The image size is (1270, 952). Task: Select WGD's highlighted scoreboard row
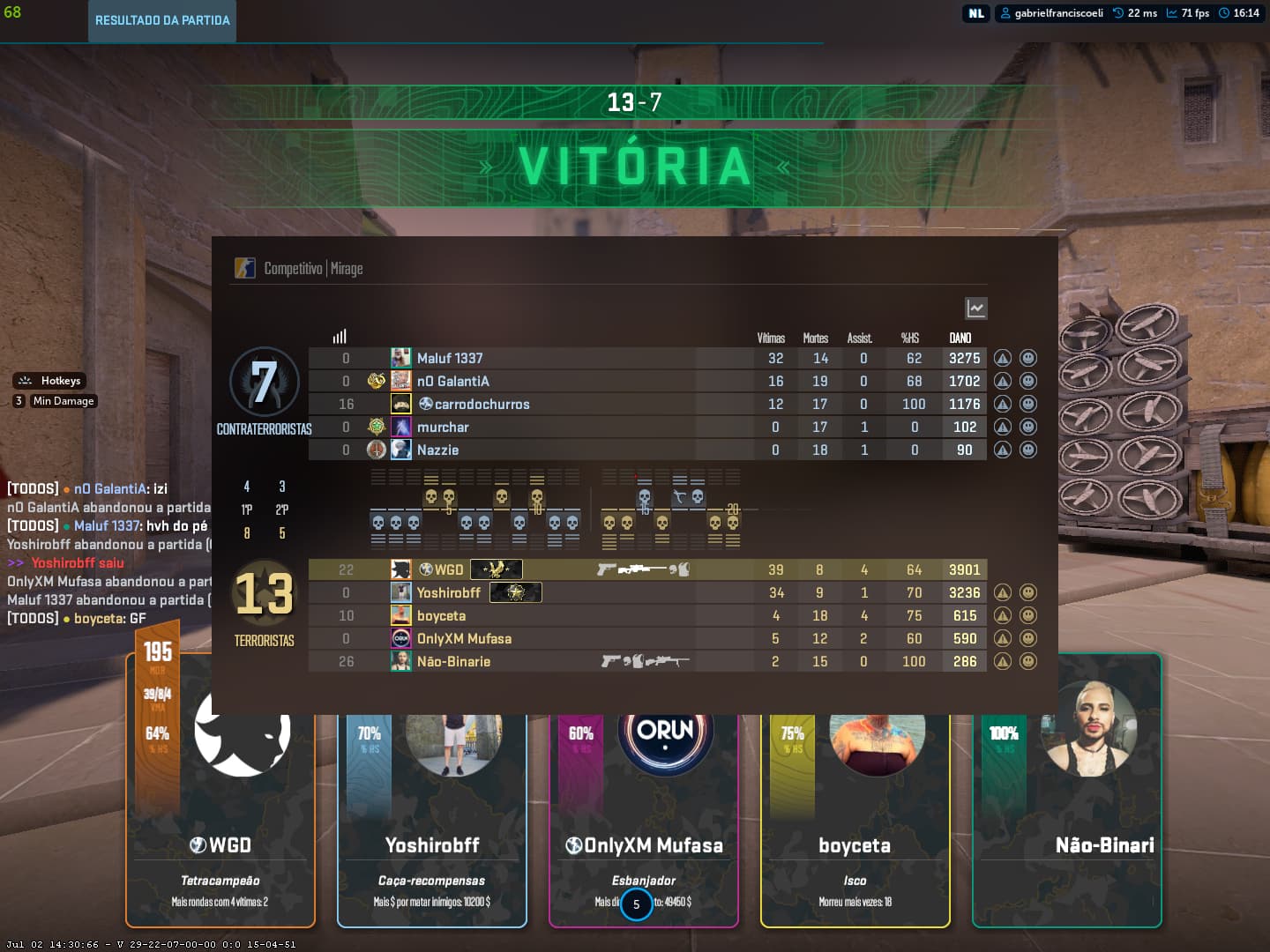[449, 570]
